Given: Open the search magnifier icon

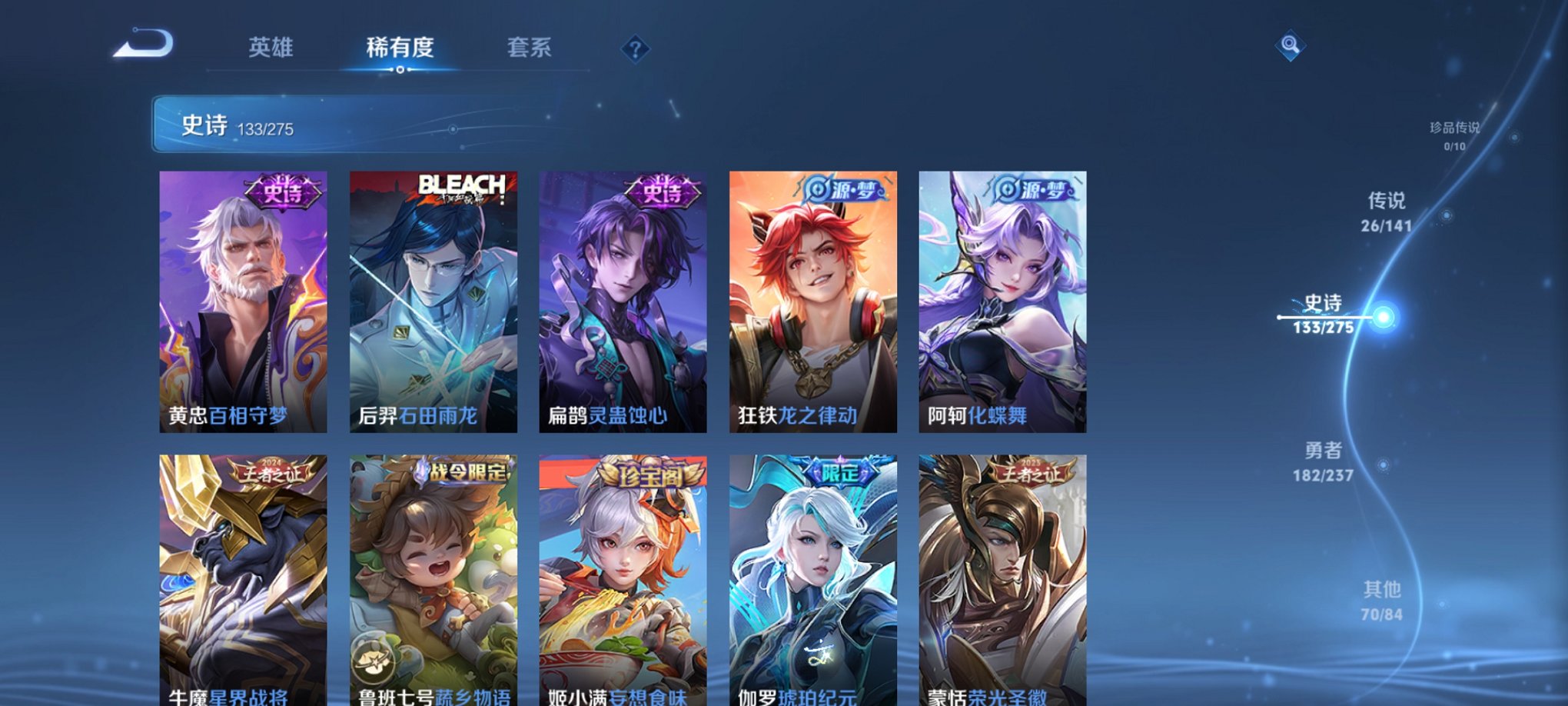Looking at the screenshot, I should coord(1291,46).
